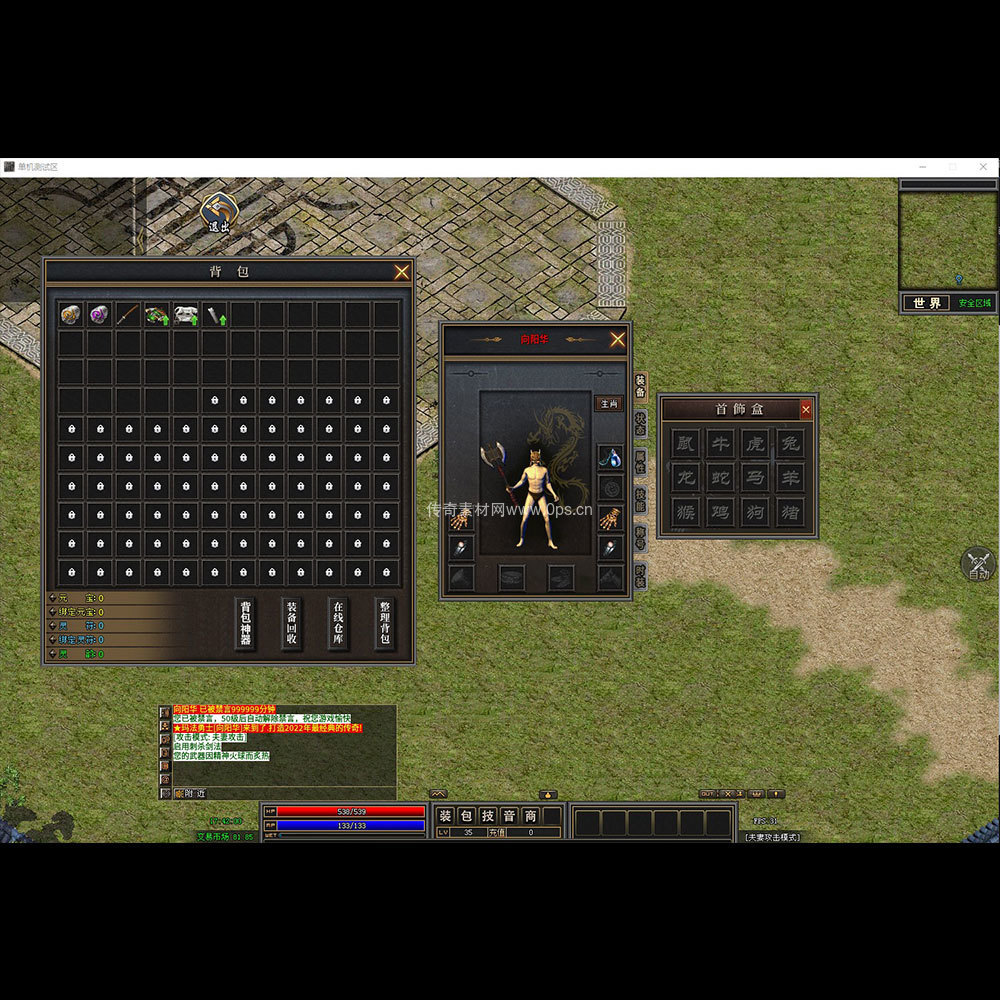Image resolution: width=1000 pixels, height=1000 pixels.
Task: Click the 背包神器 button
Action: click(x=245, y=624)
